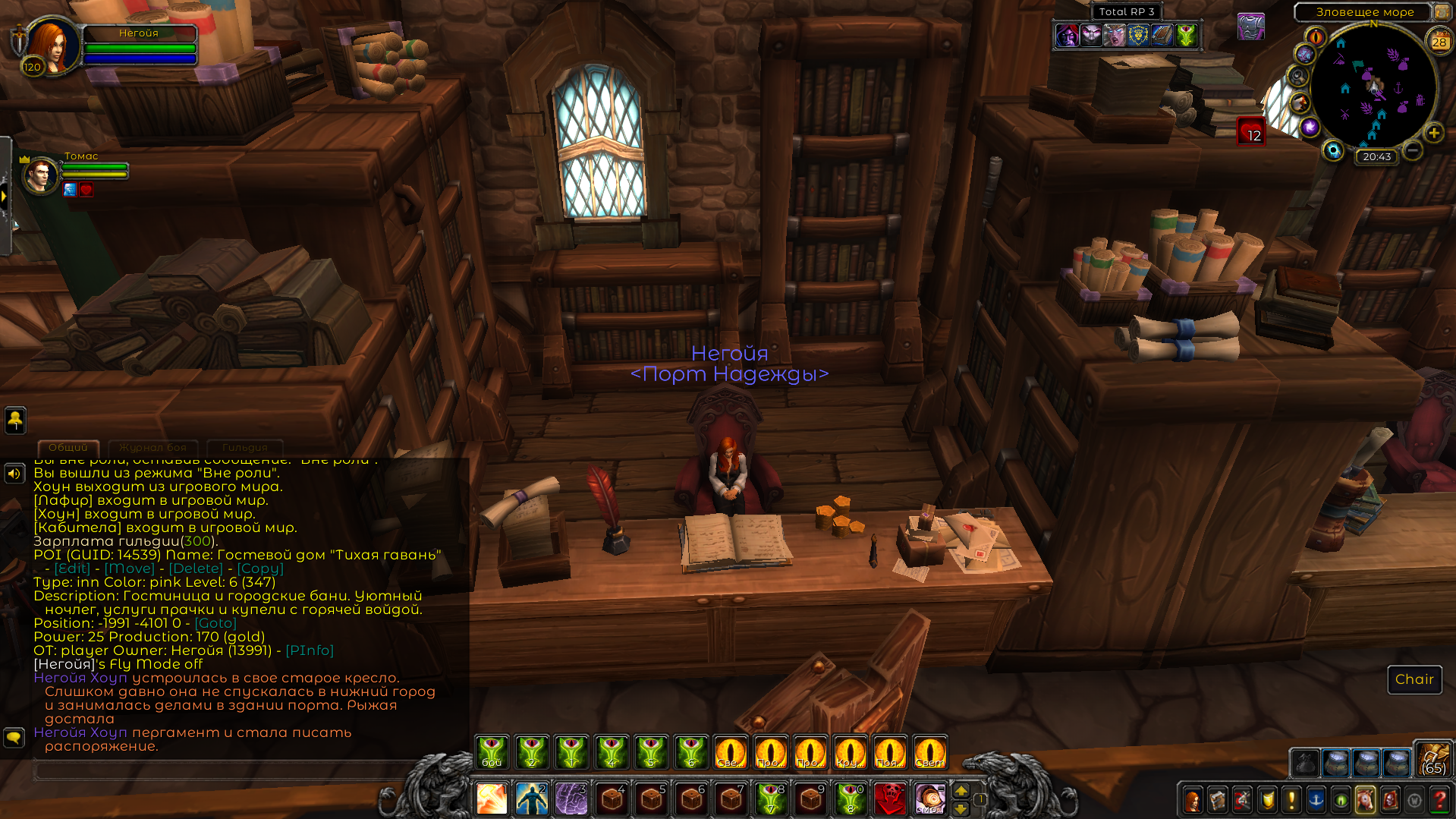Zoom in the minimap with plus button
The height and width of the screenshot is (819, 1456).
pos(1433,134)
